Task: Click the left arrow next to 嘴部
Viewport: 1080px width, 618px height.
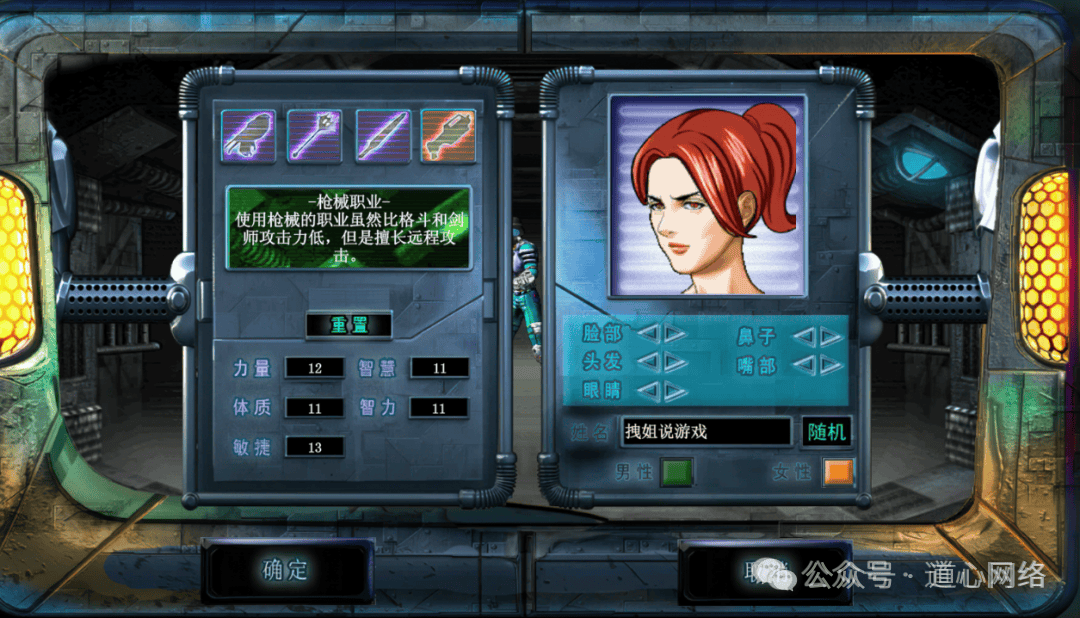Action: [803, 365]
